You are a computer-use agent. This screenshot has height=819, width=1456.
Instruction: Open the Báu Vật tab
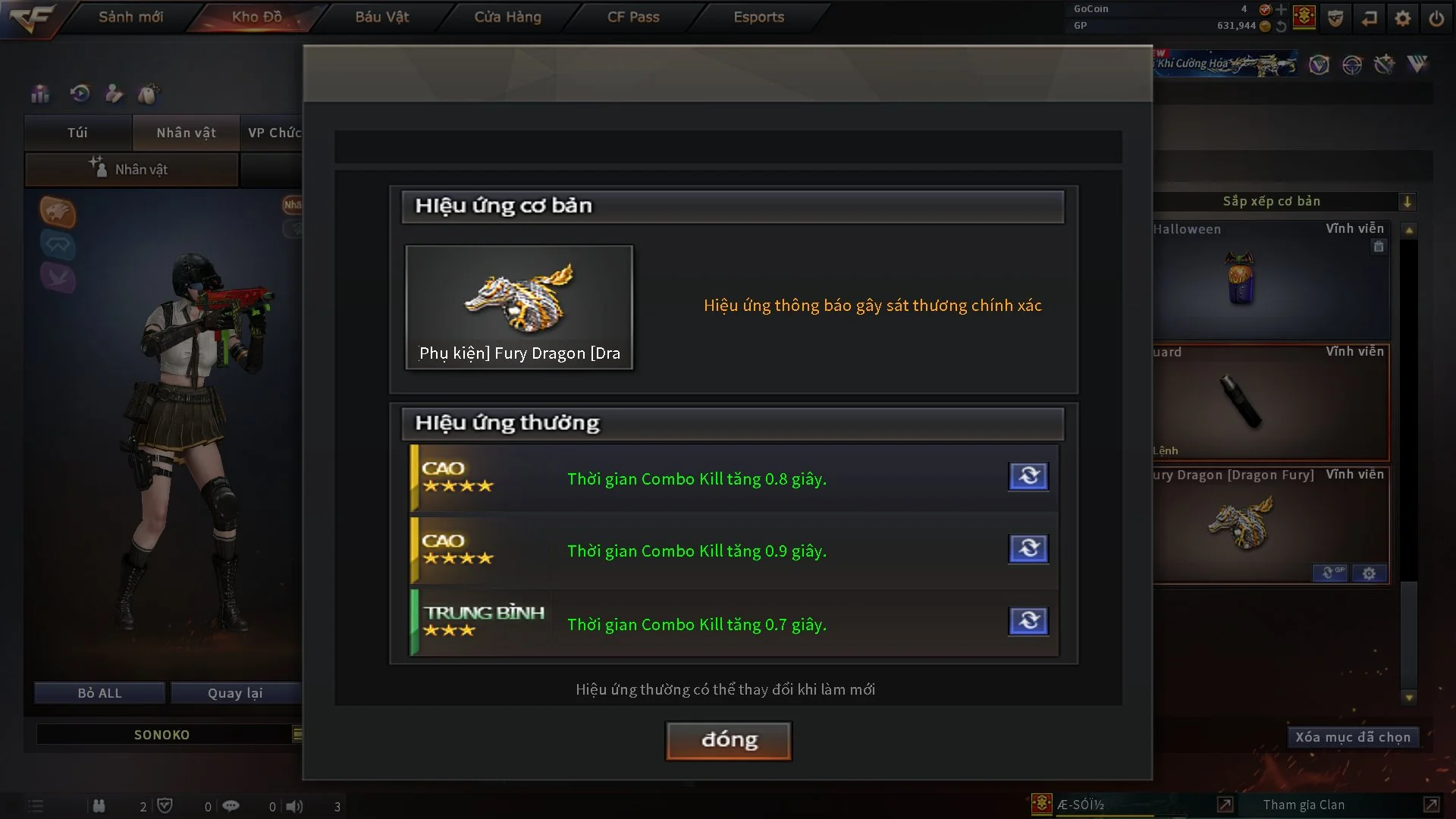(x=381, y=17)
